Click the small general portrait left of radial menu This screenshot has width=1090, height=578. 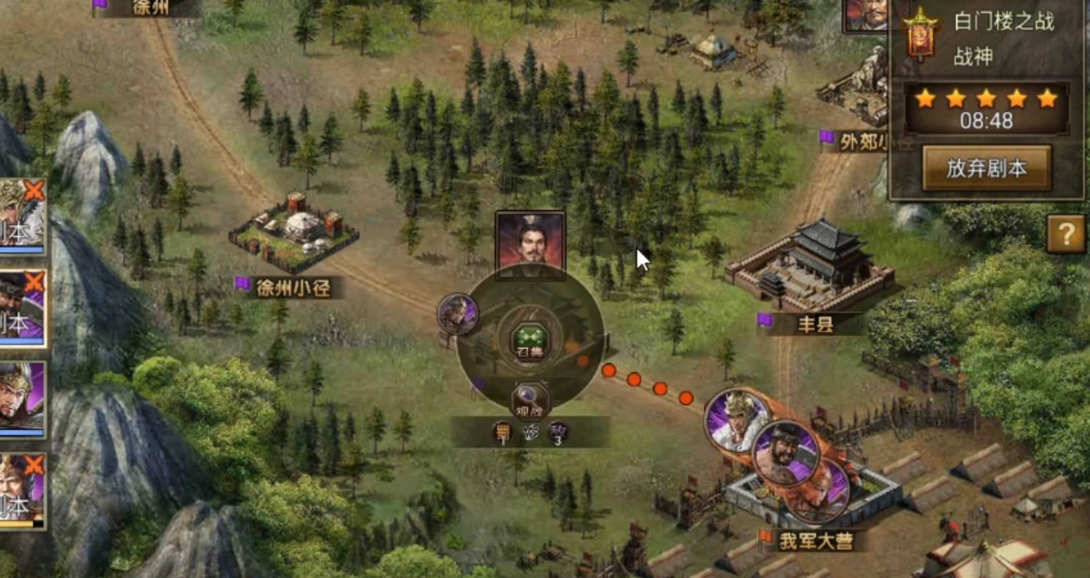[458, 314]
